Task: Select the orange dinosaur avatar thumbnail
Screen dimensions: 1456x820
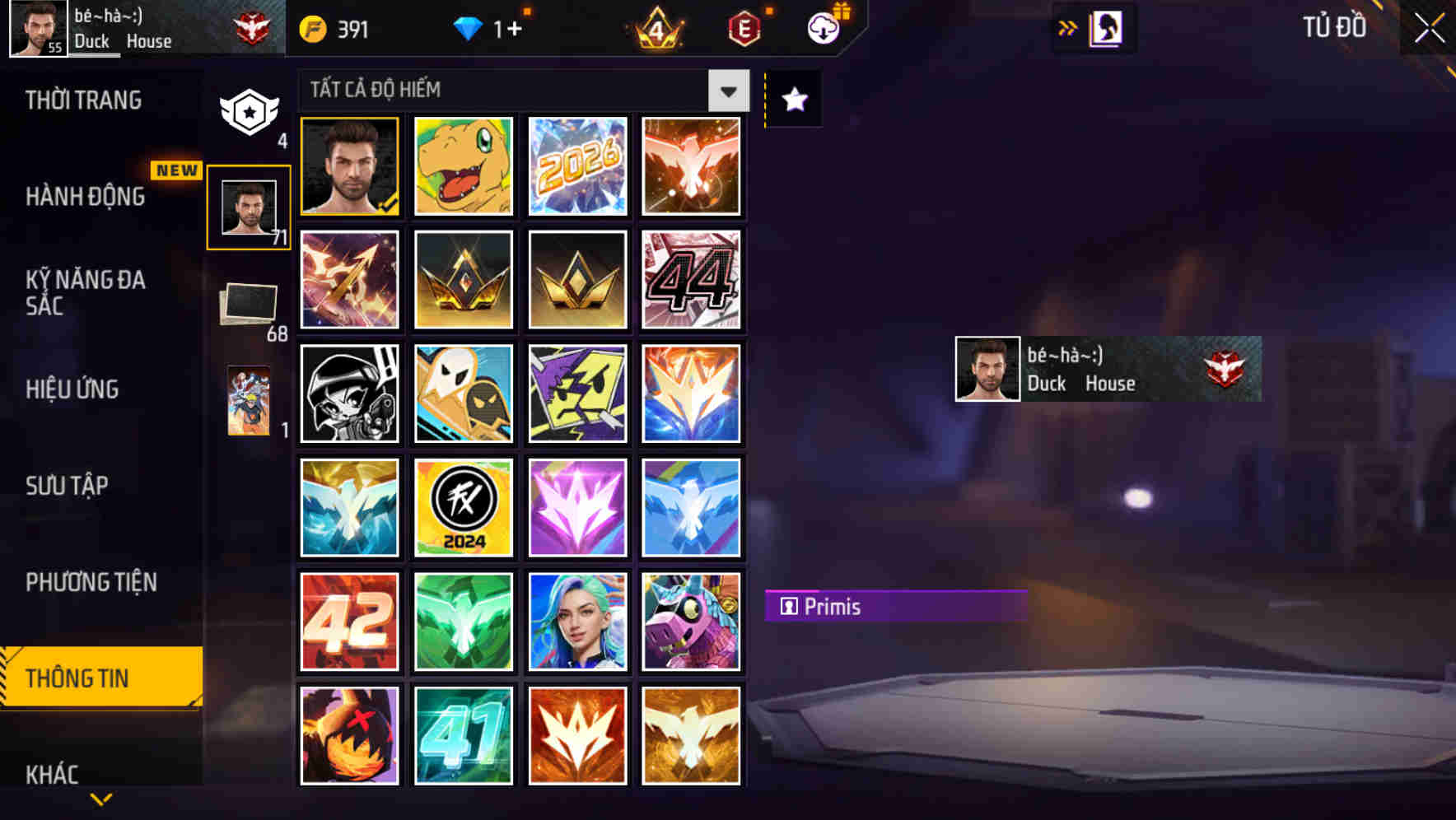Action: [464, 167]
